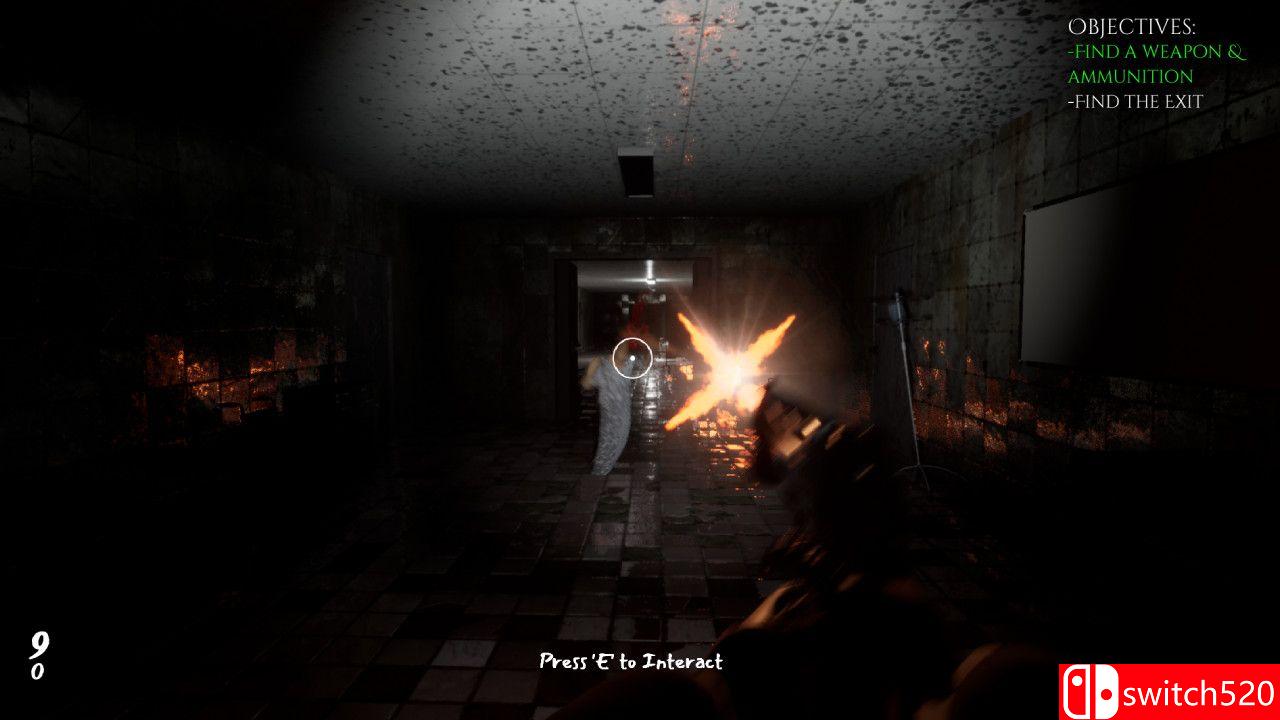
Task: Click the 'Press E to Interact' prompt
Action: coord(631,661)
